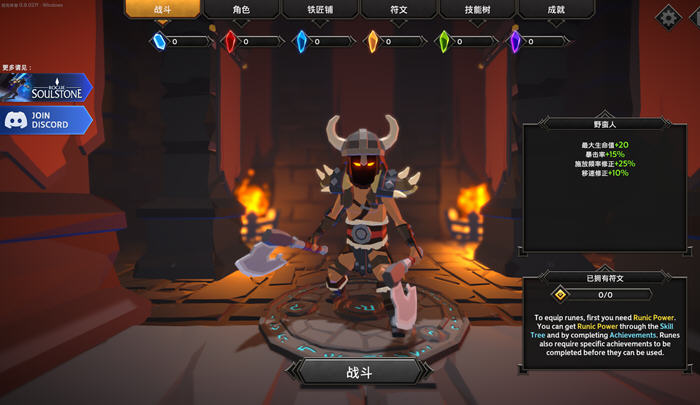Show the 技能树 (Skill Tree) tab
The image size is (700, 405).
[x=477, y=9]
